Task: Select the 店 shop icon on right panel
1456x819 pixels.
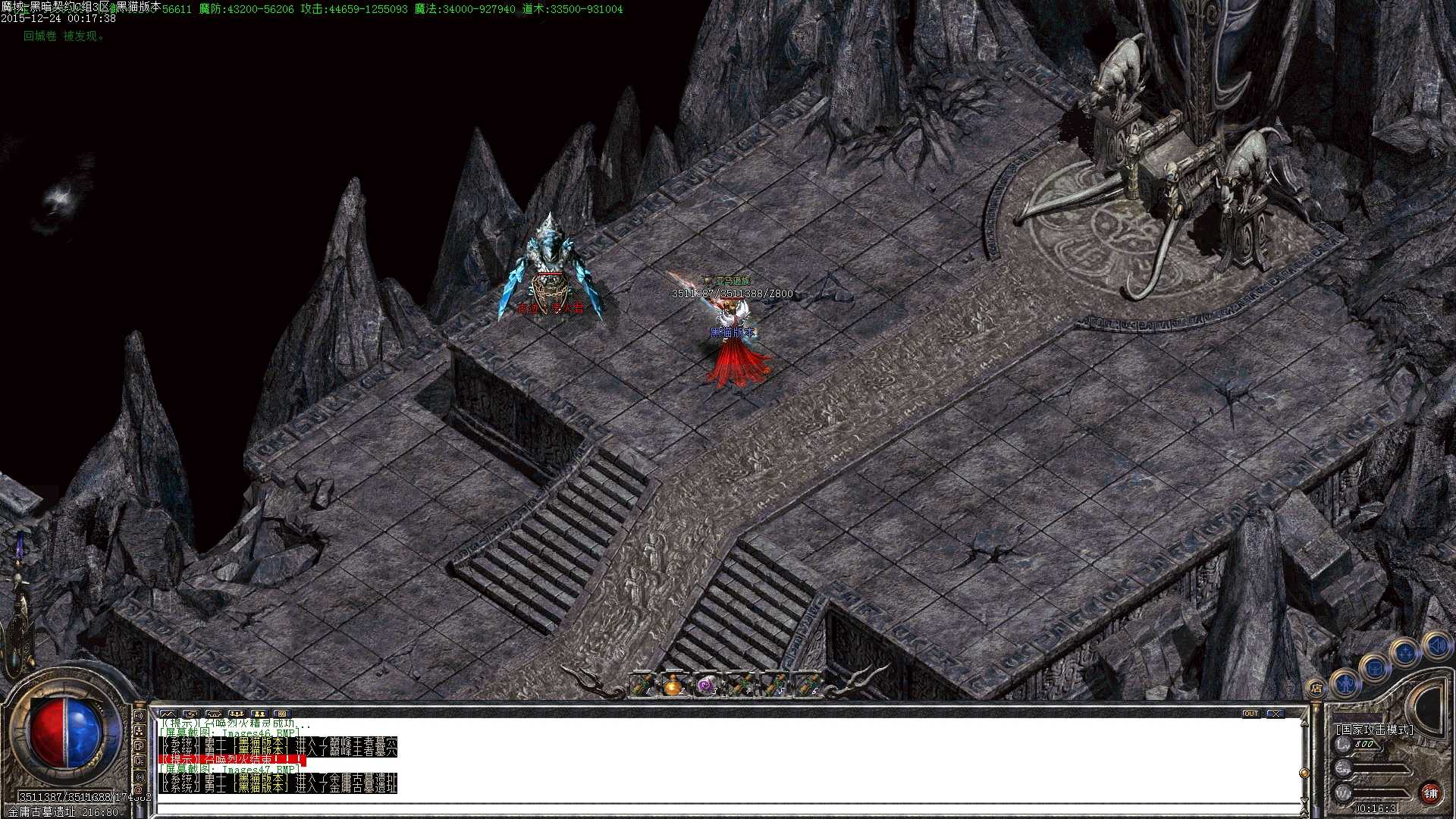Action: 1317,687
